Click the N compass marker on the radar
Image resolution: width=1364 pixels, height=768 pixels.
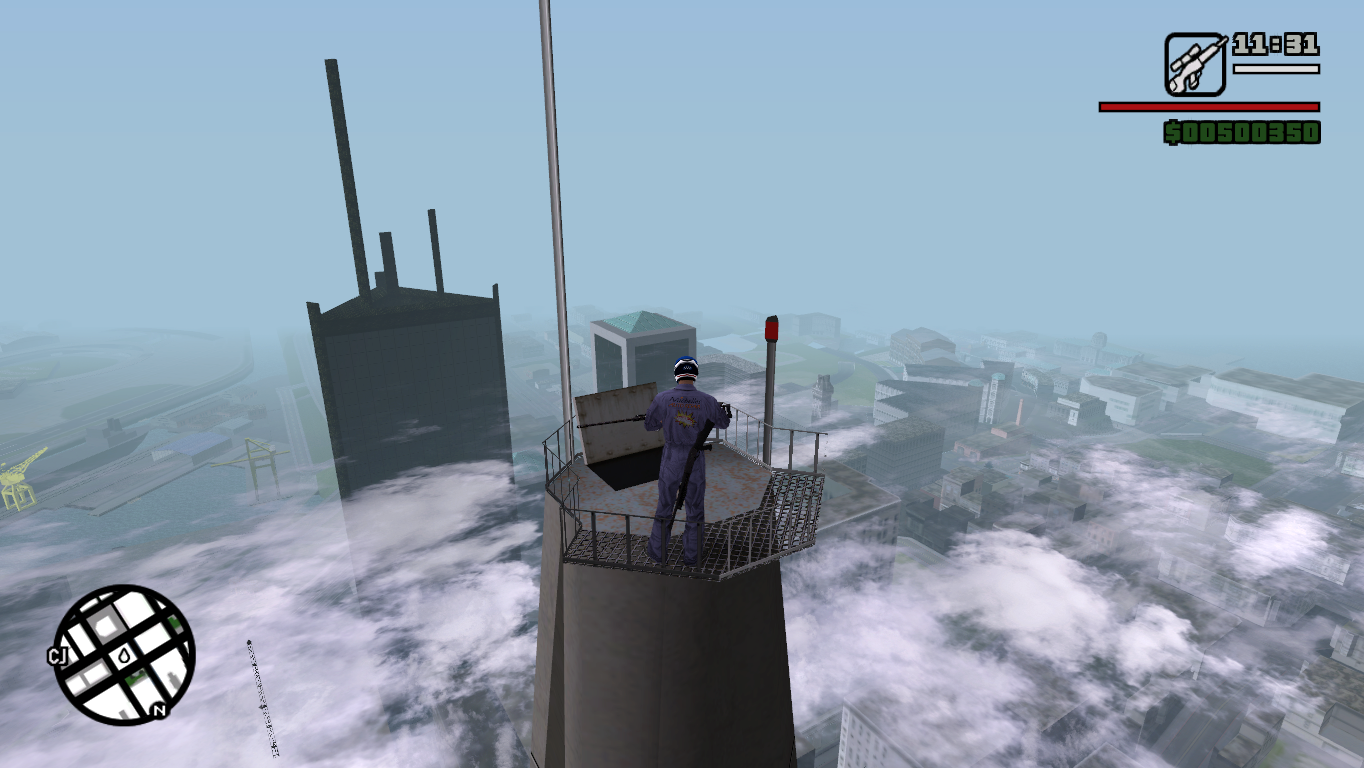tap(158, 710)
